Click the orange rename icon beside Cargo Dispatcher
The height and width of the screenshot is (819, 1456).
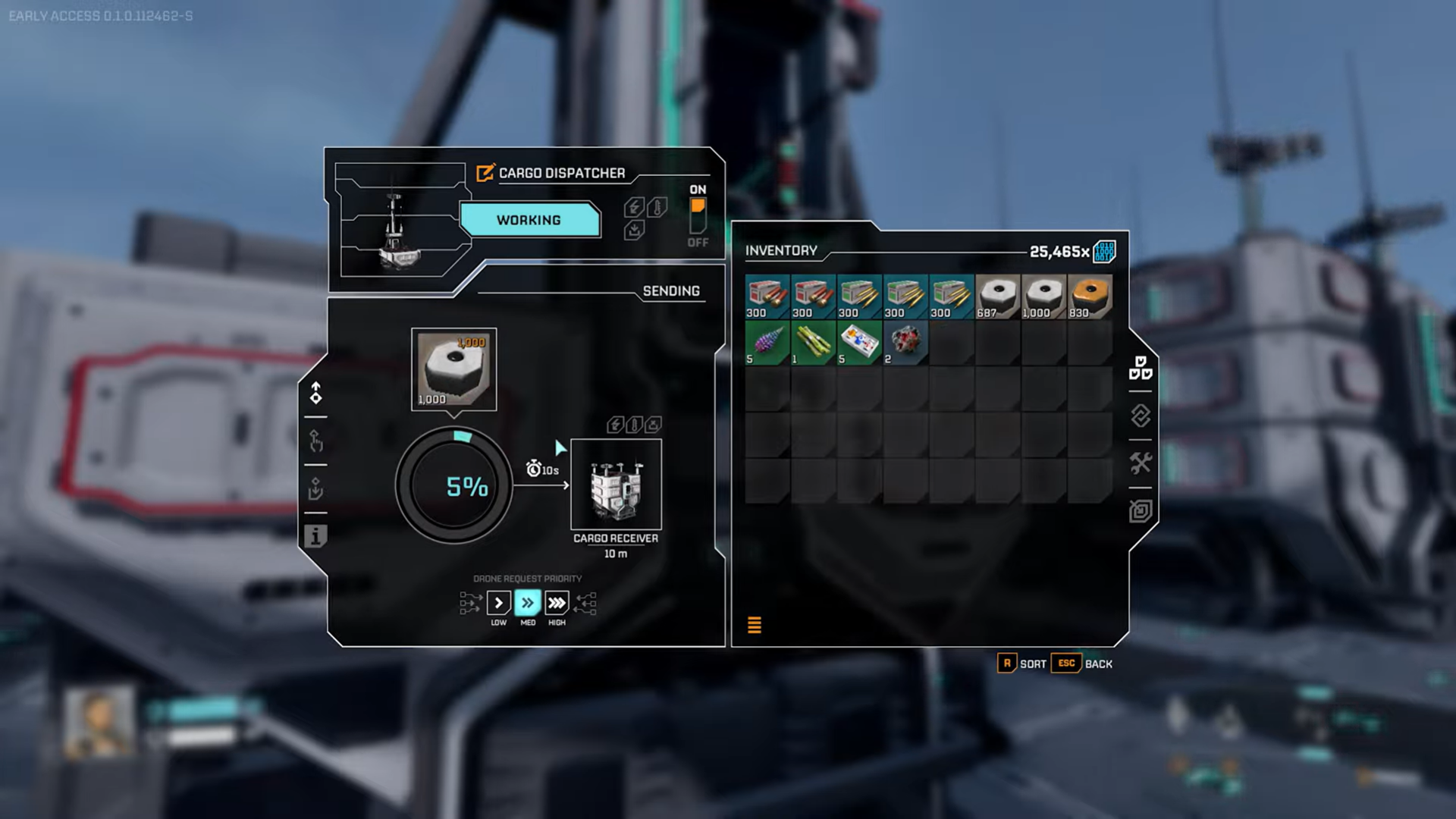(x=485, y=173)
